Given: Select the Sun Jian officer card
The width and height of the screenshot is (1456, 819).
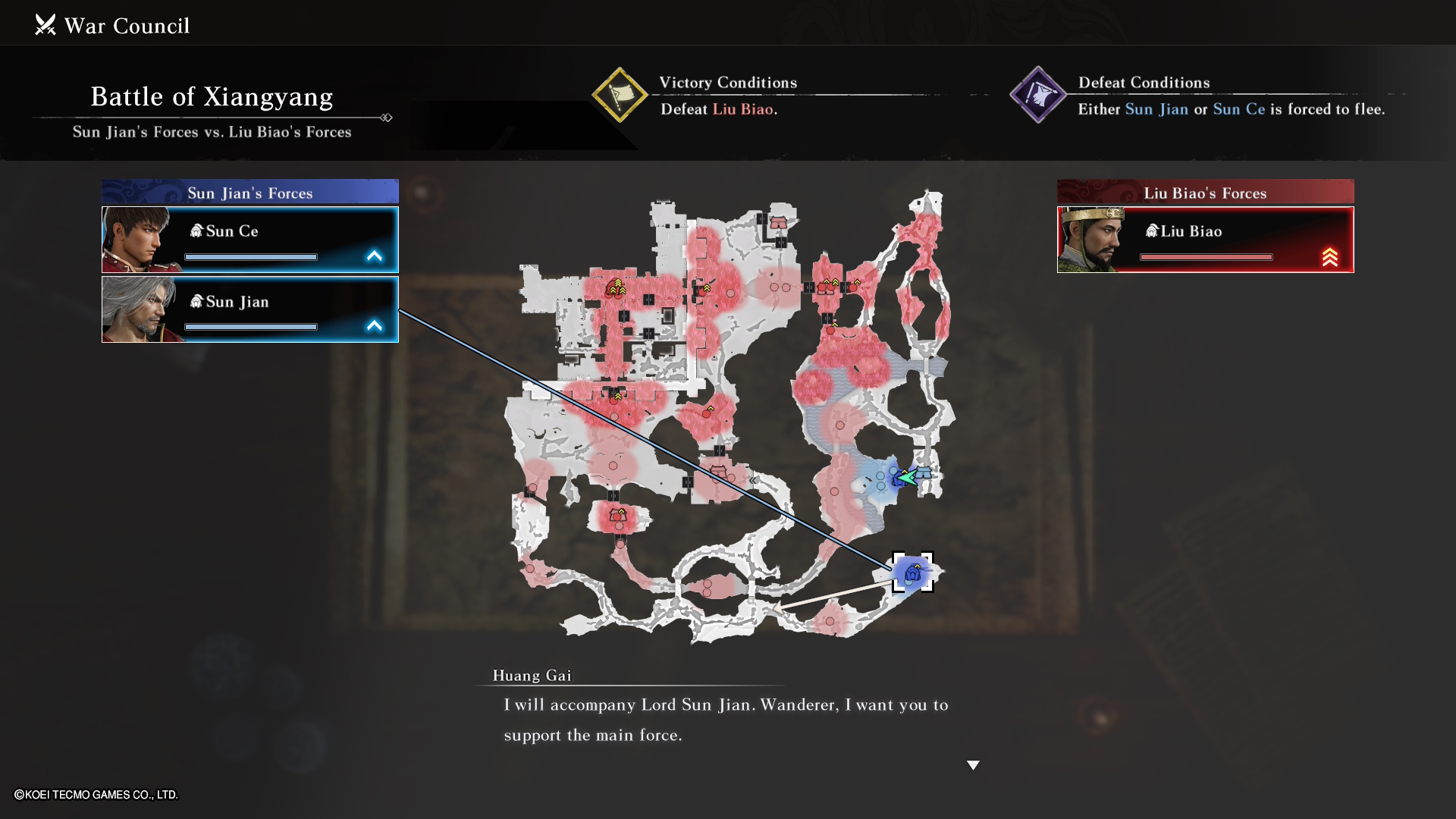Looking at the screenshot, I should [x=250, y=309].
